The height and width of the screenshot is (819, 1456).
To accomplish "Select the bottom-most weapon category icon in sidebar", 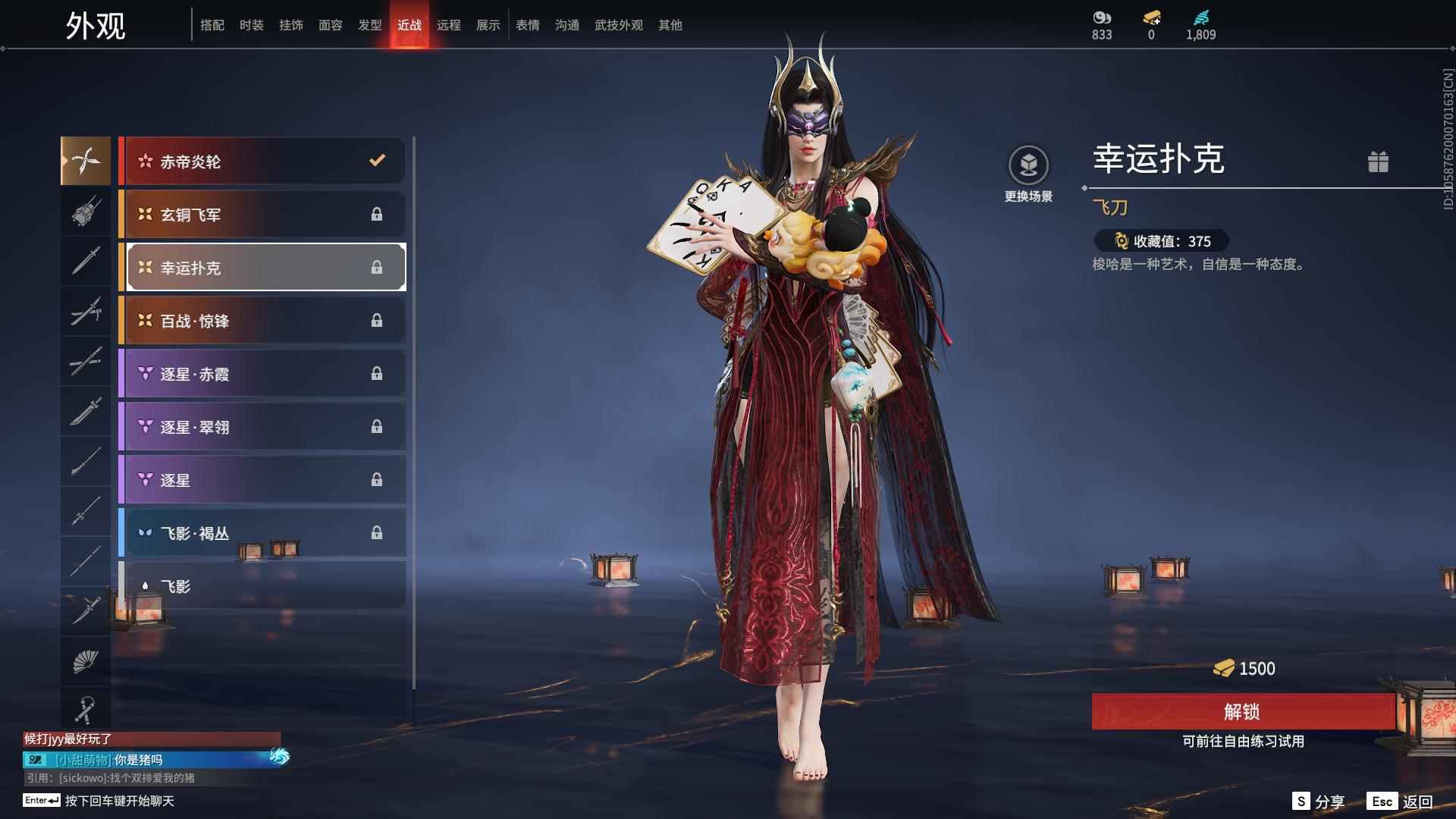I will 86,709.
